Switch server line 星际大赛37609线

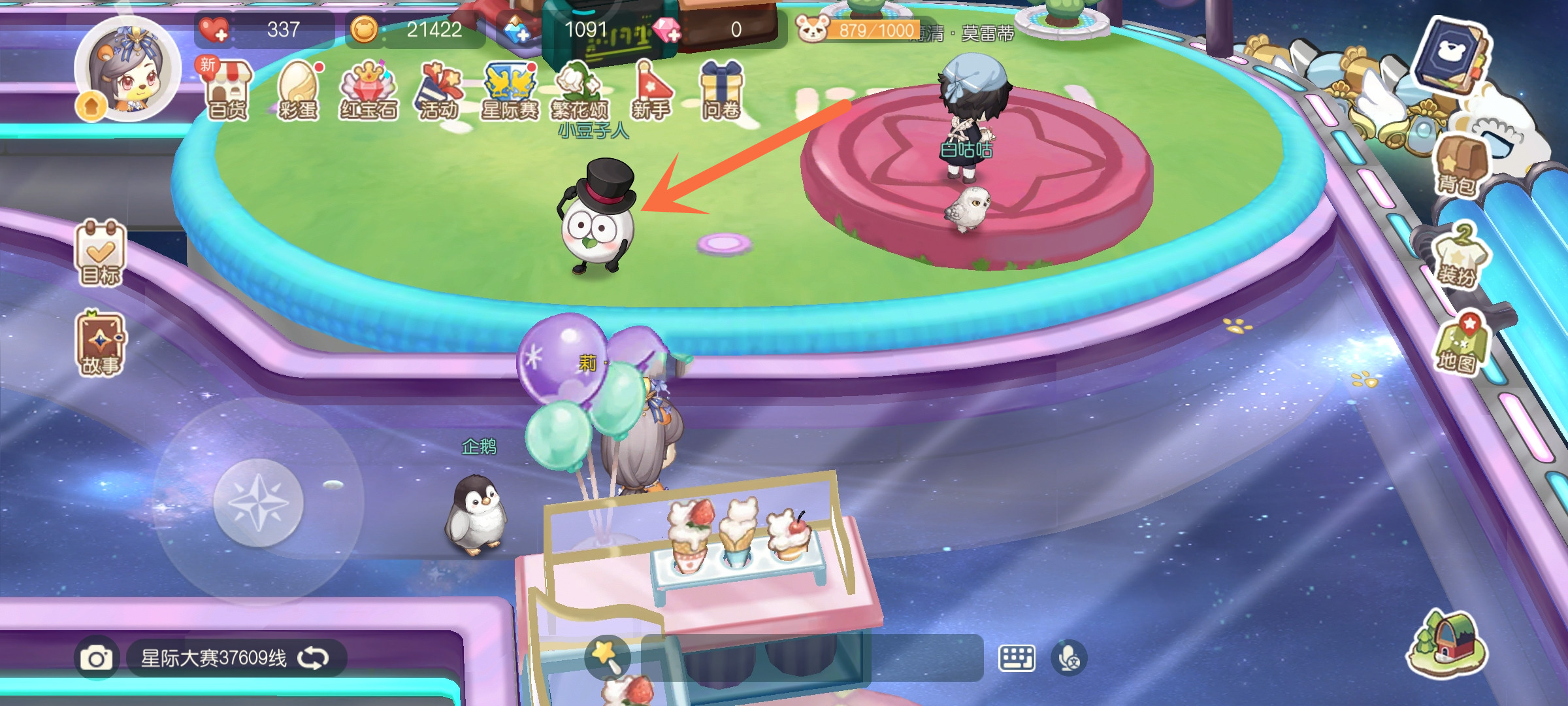click(x=235, y=658)
